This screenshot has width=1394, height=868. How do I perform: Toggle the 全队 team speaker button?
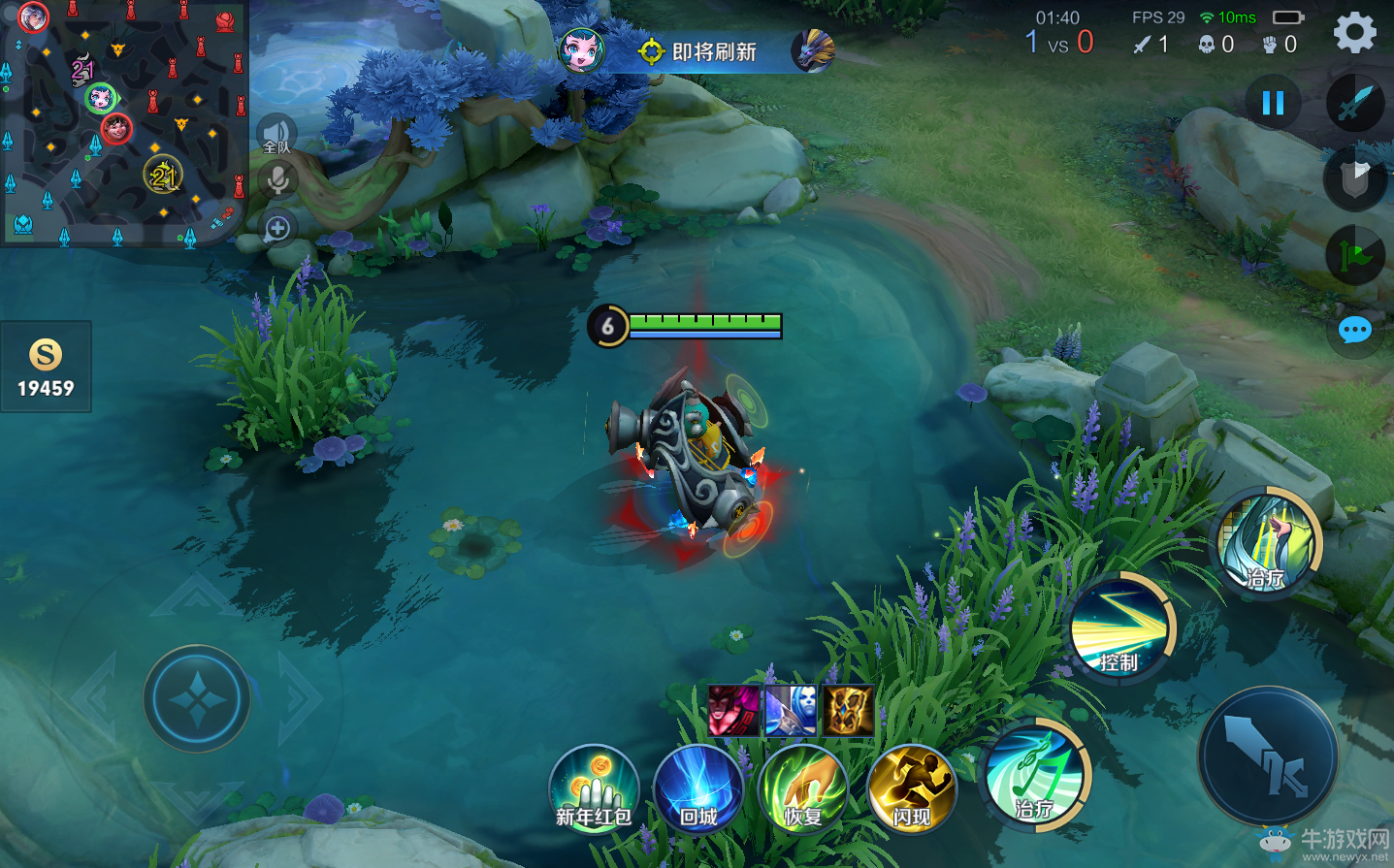tap(276, 133)
